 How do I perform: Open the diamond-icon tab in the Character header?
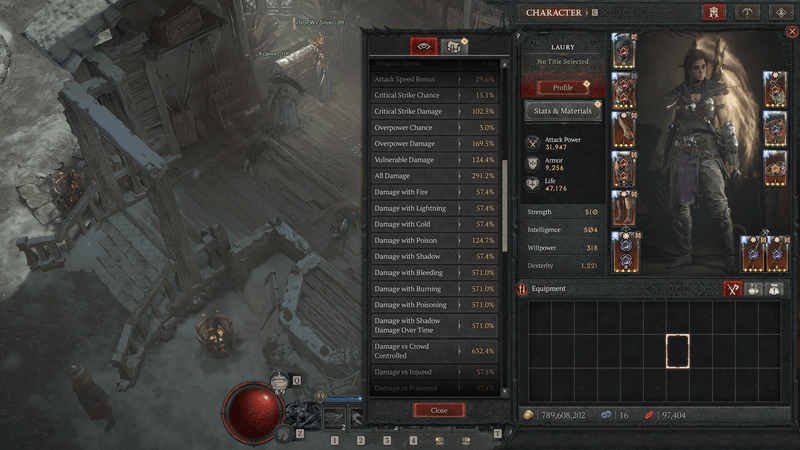[x=781, y=13]
